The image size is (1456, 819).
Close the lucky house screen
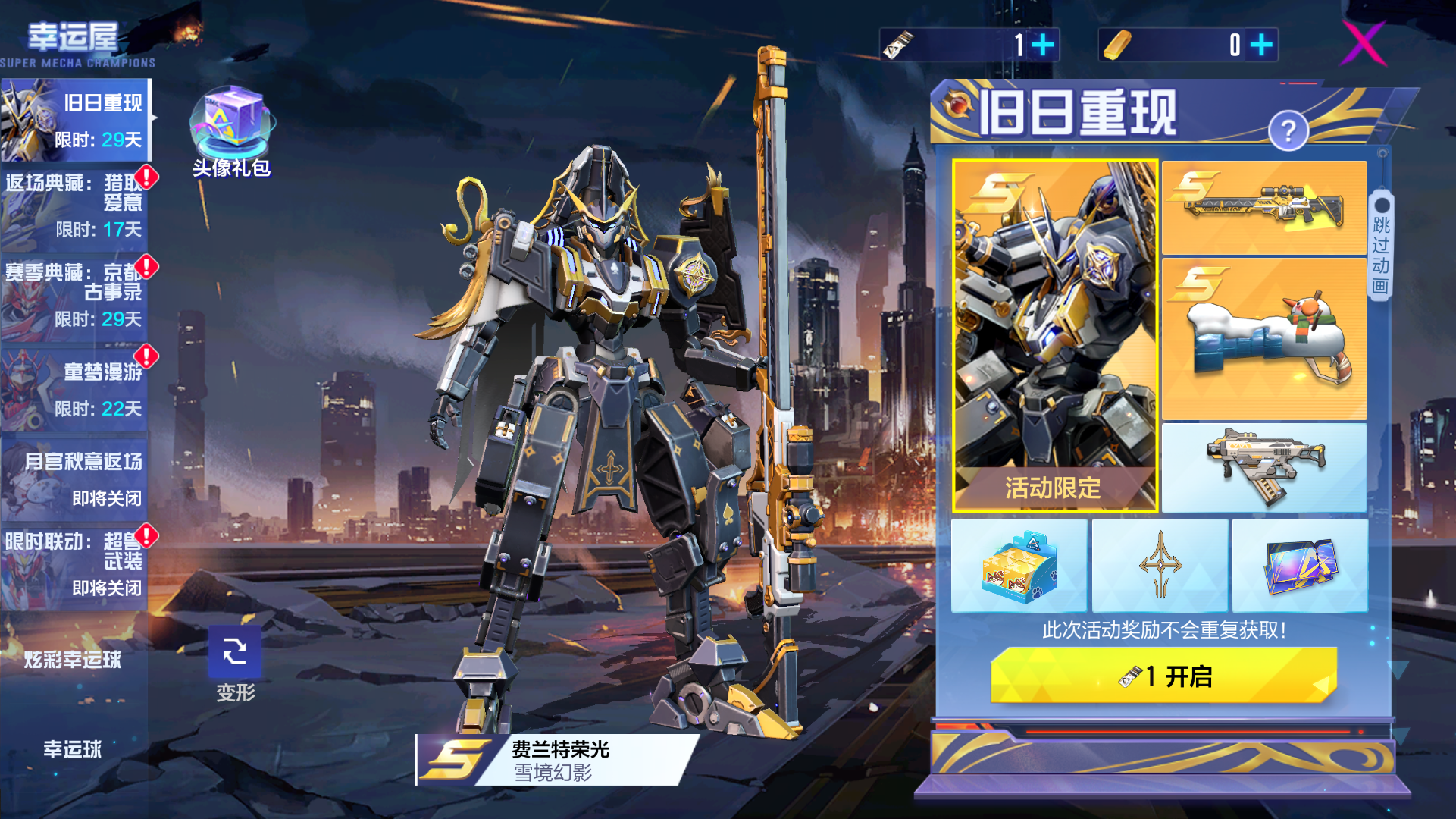[1364, 43]
